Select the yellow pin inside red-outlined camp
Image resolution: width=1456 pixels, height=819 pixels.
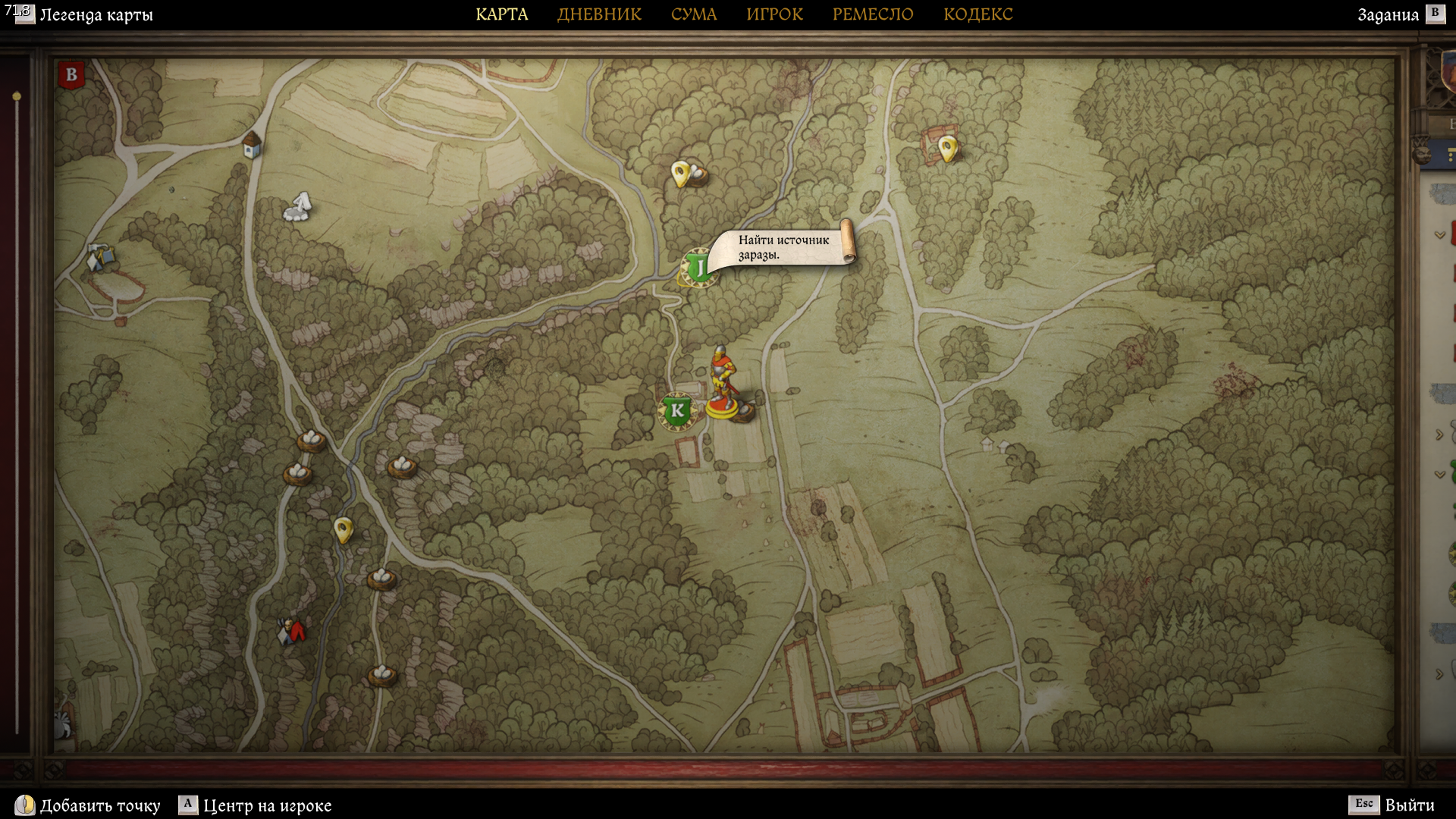(x=946, y=147)
